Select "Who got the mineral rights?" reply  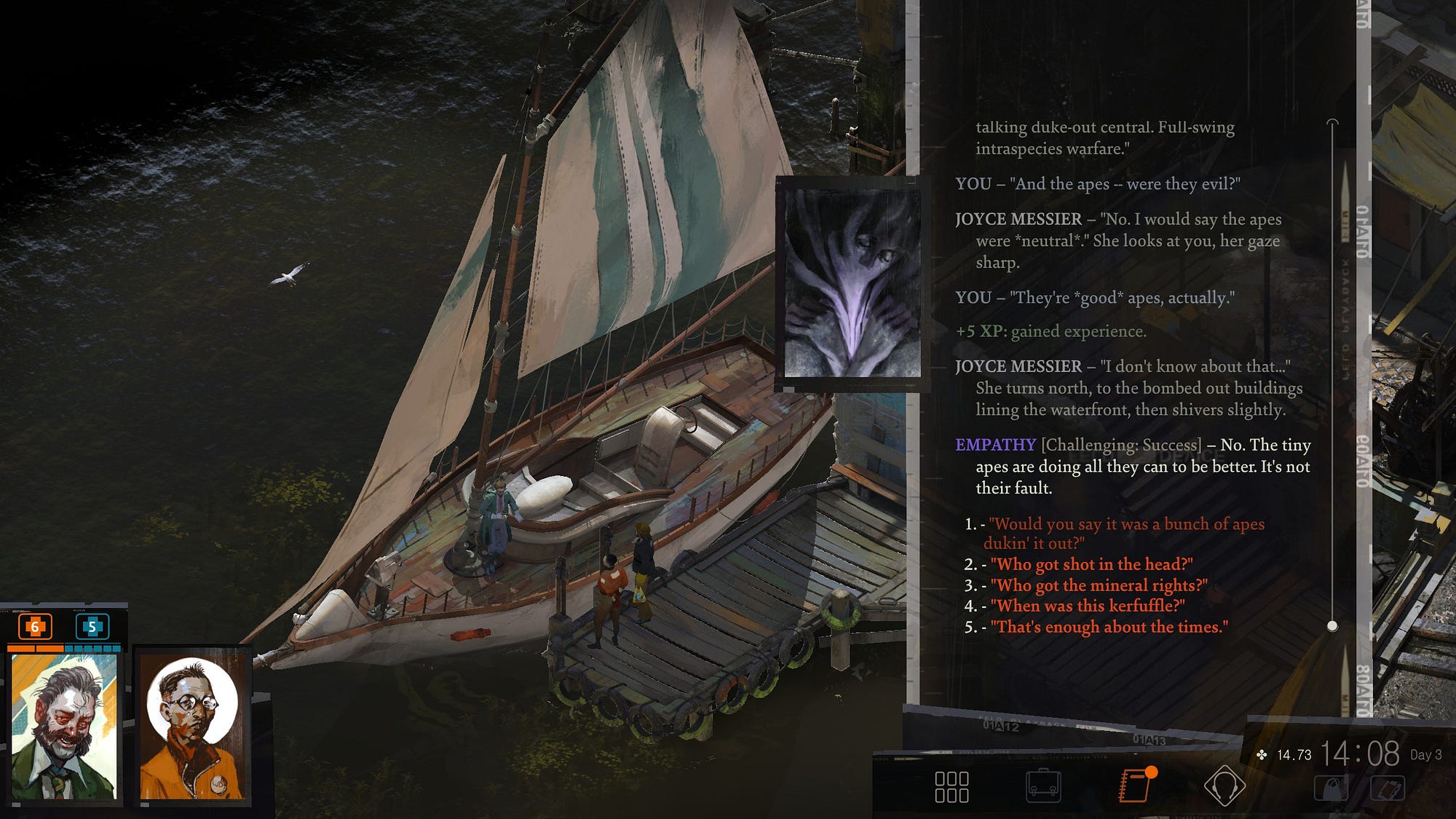click(x=1099, y=585)
